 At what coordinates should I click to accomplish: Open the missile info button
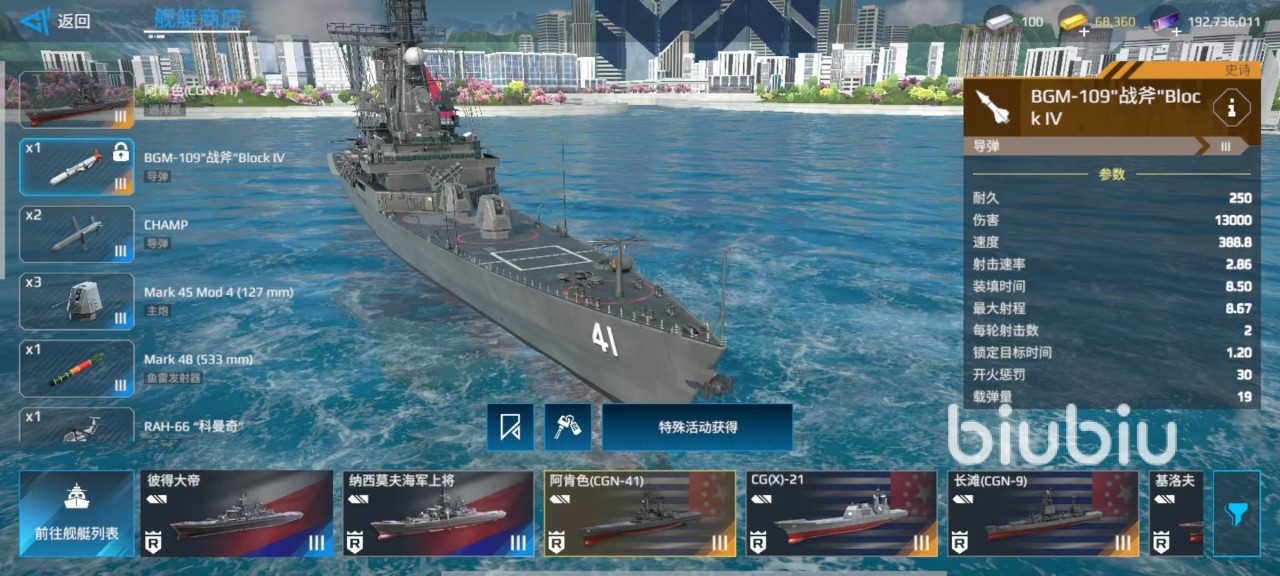point(1230,107)
